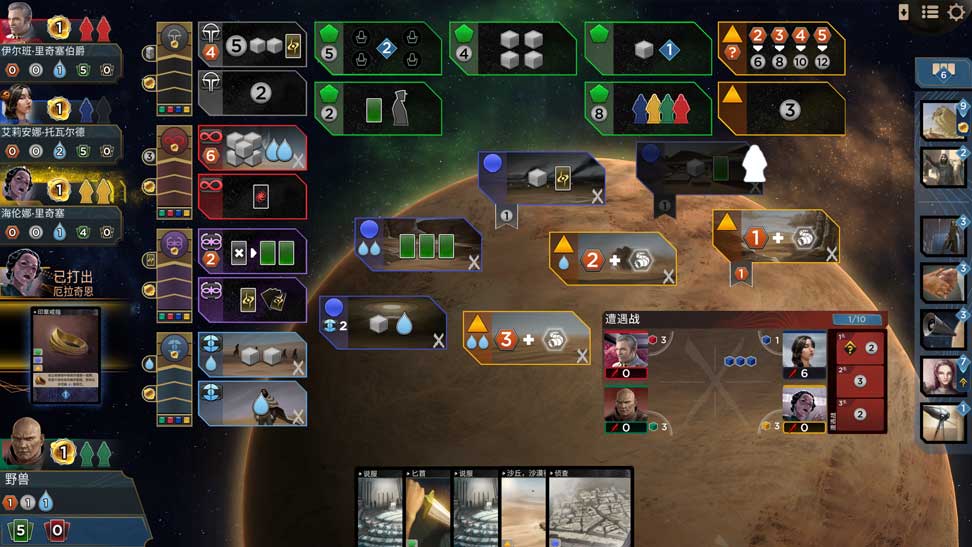972x547 pixels.
Task: Select the sand dune card in hand
Action: click(522, 508)
